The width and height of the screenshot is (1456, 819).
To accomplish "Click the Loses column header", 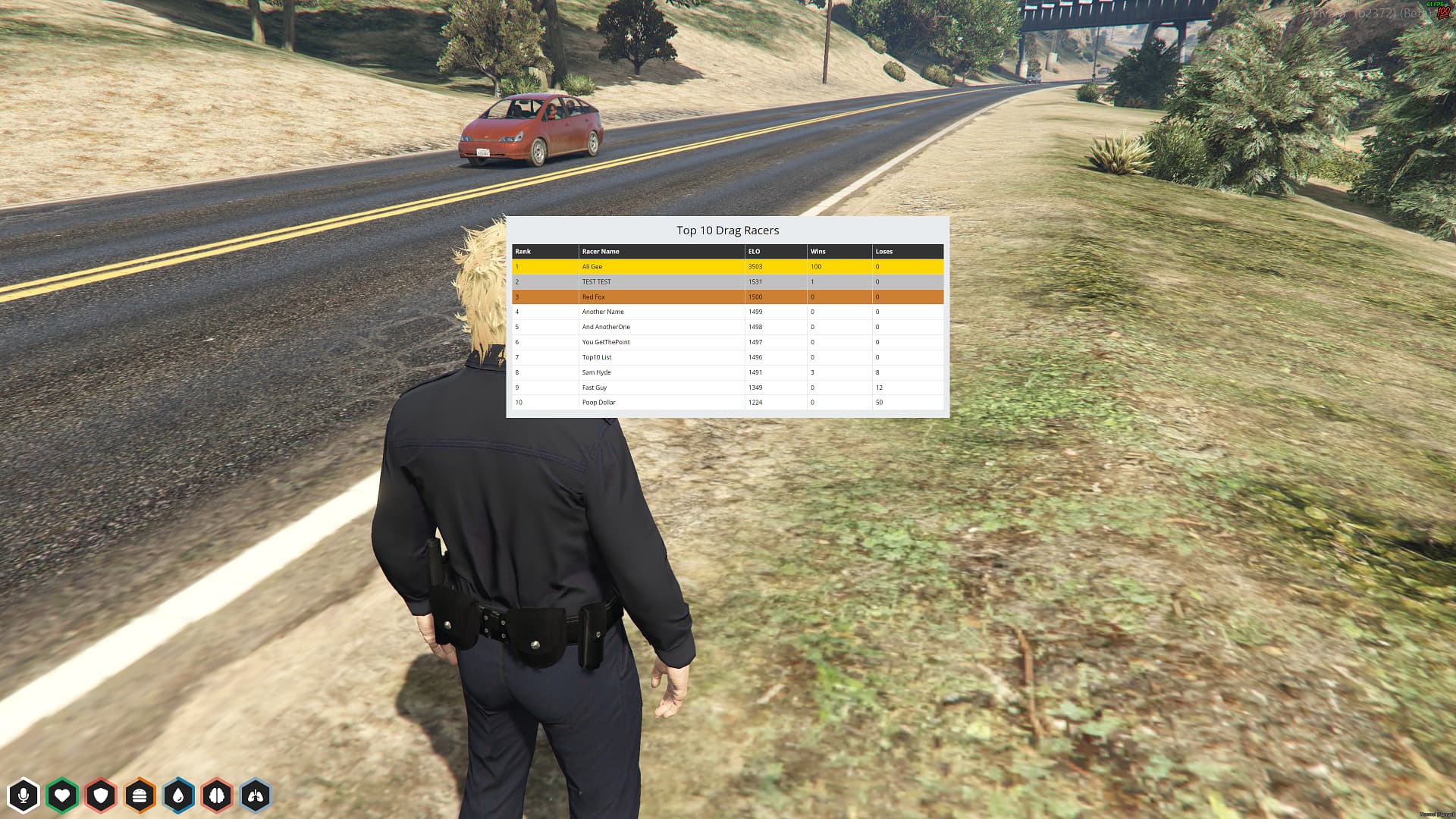I will [884, 251].
